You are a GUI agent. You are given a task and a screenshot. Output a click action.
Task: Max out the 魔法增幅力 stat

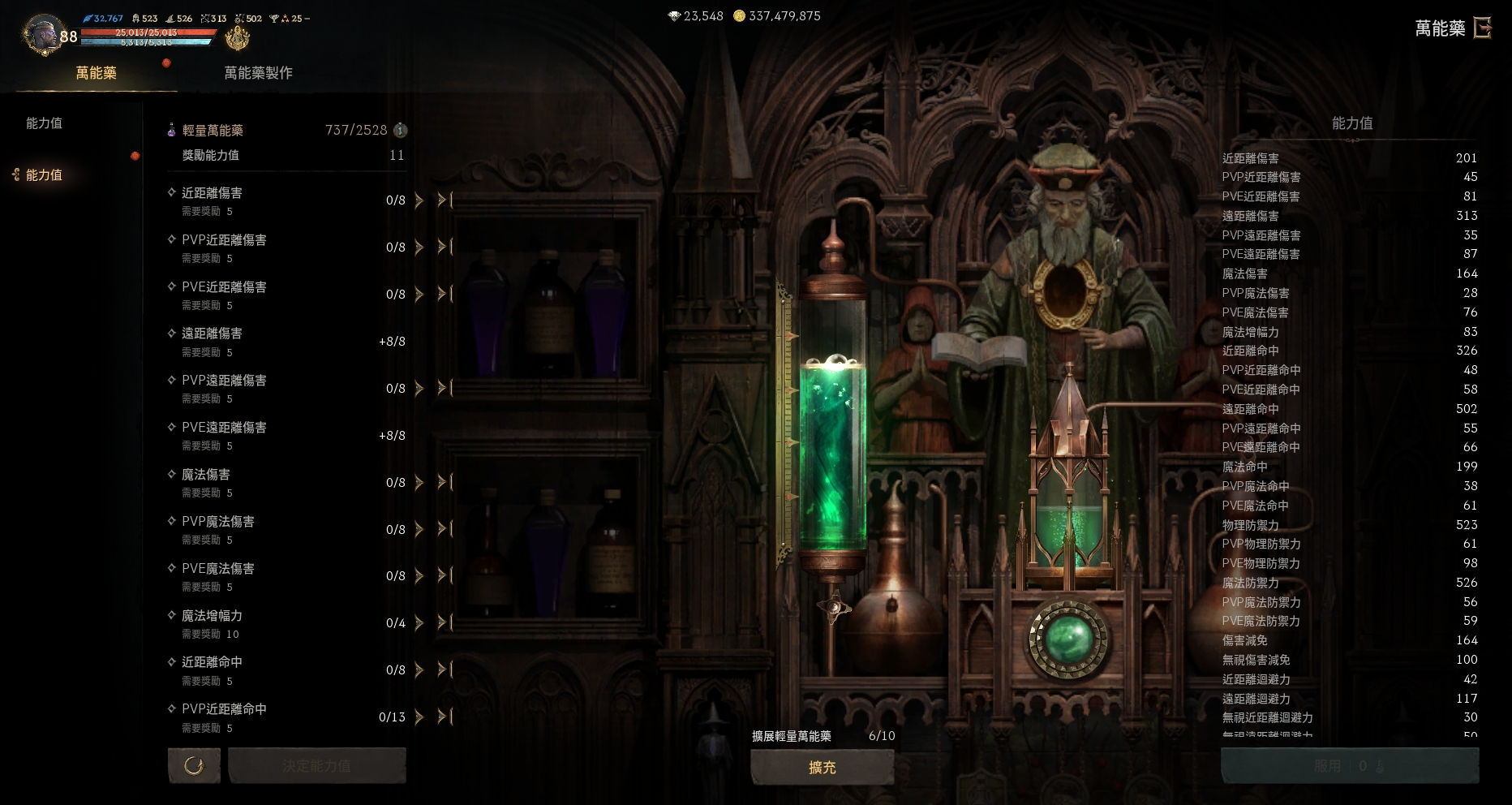click(444, 622)
